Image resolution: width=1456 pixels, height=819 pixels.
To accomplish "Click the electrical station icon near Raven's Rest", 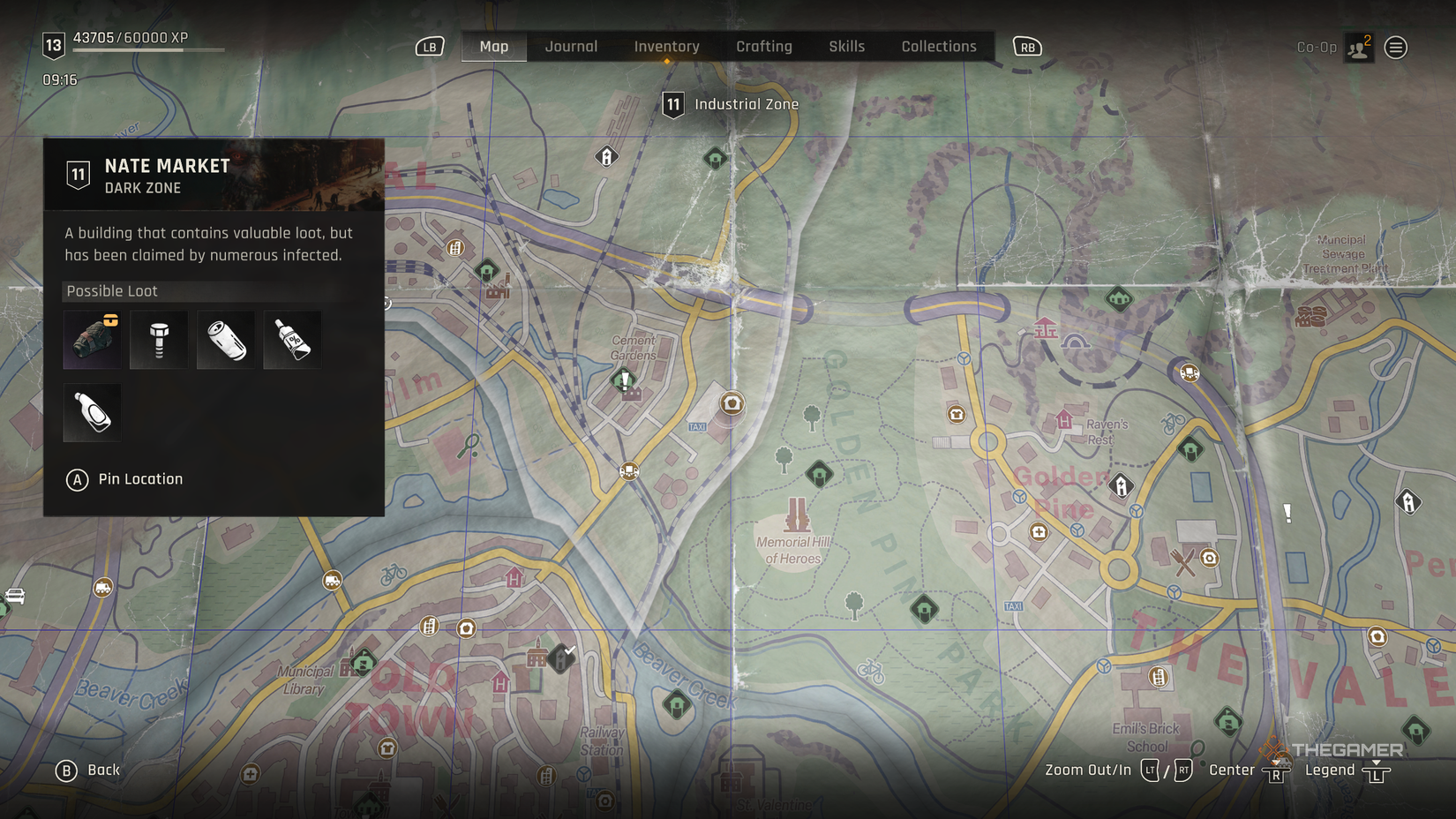I will point(1120,485).
